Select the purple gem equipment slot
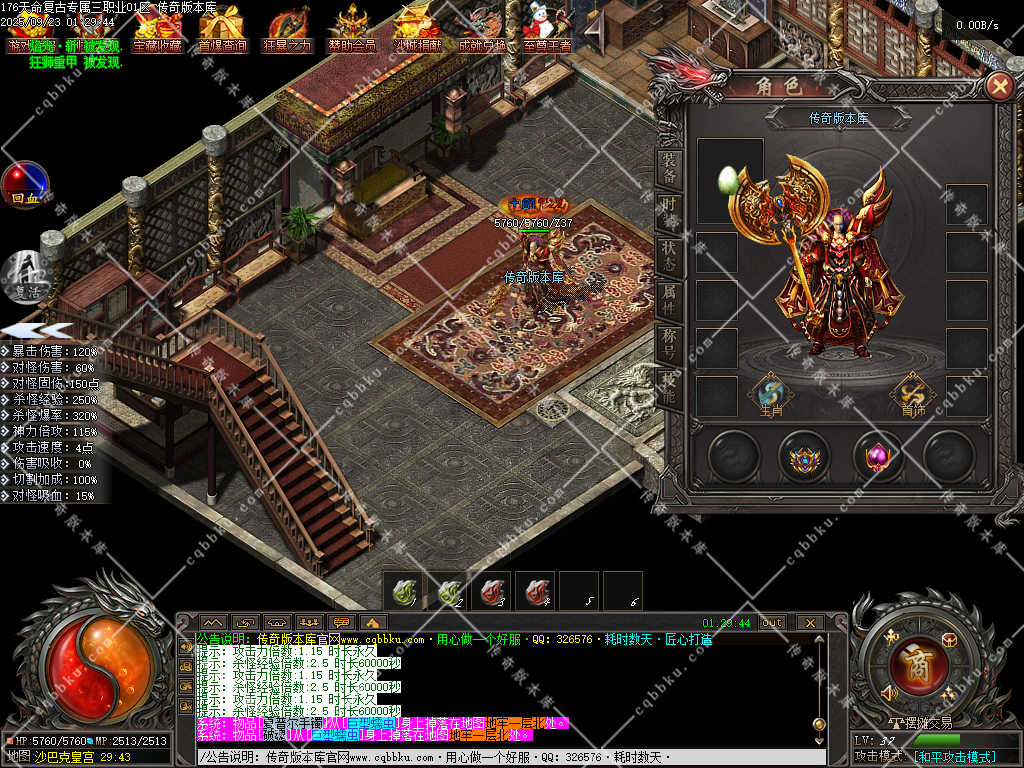Viewport: 1024px width, 768px height. point(877,458)
